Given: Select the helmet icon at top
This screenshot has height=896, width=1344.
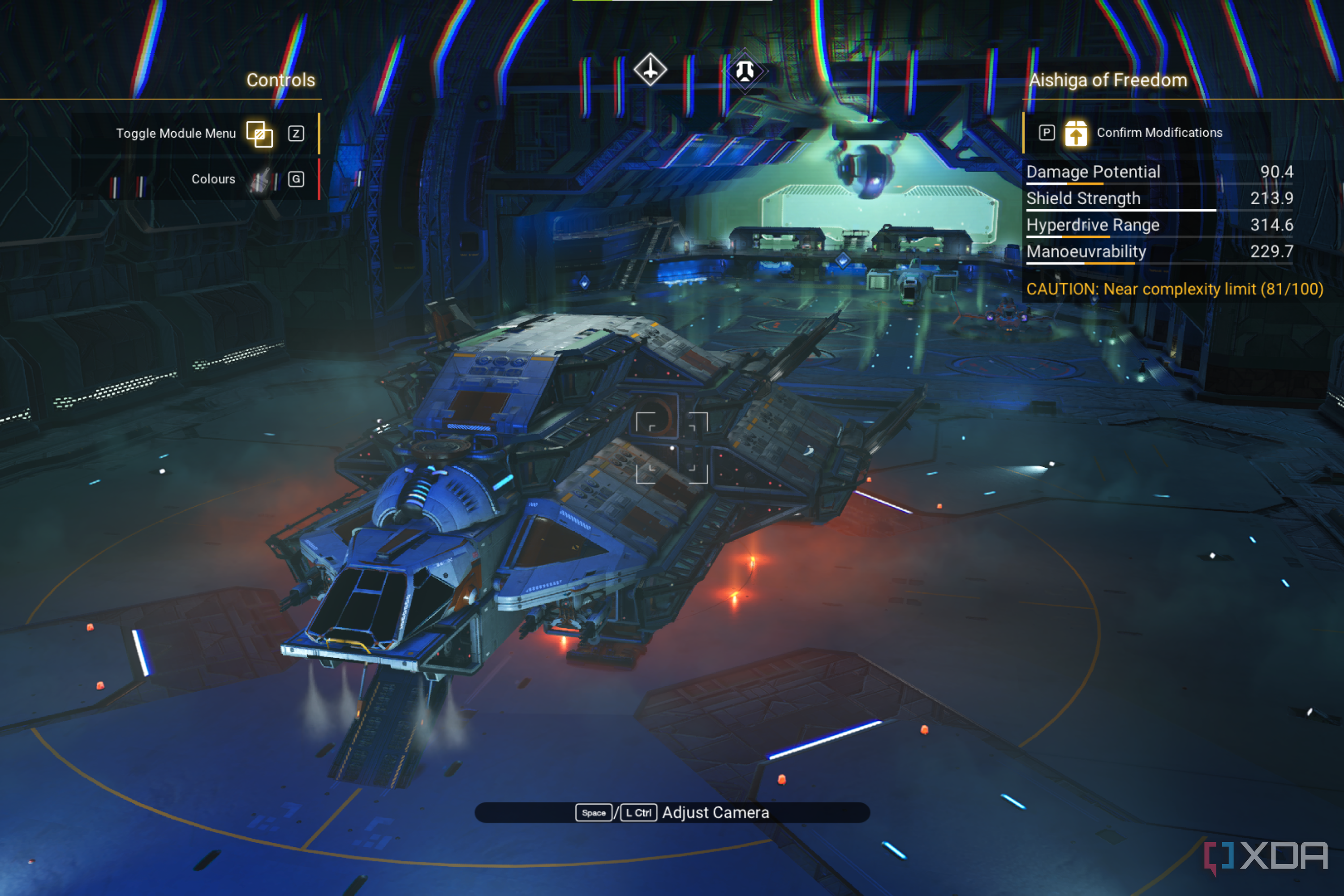Looking at the screenshot, I should click(745, 71).
